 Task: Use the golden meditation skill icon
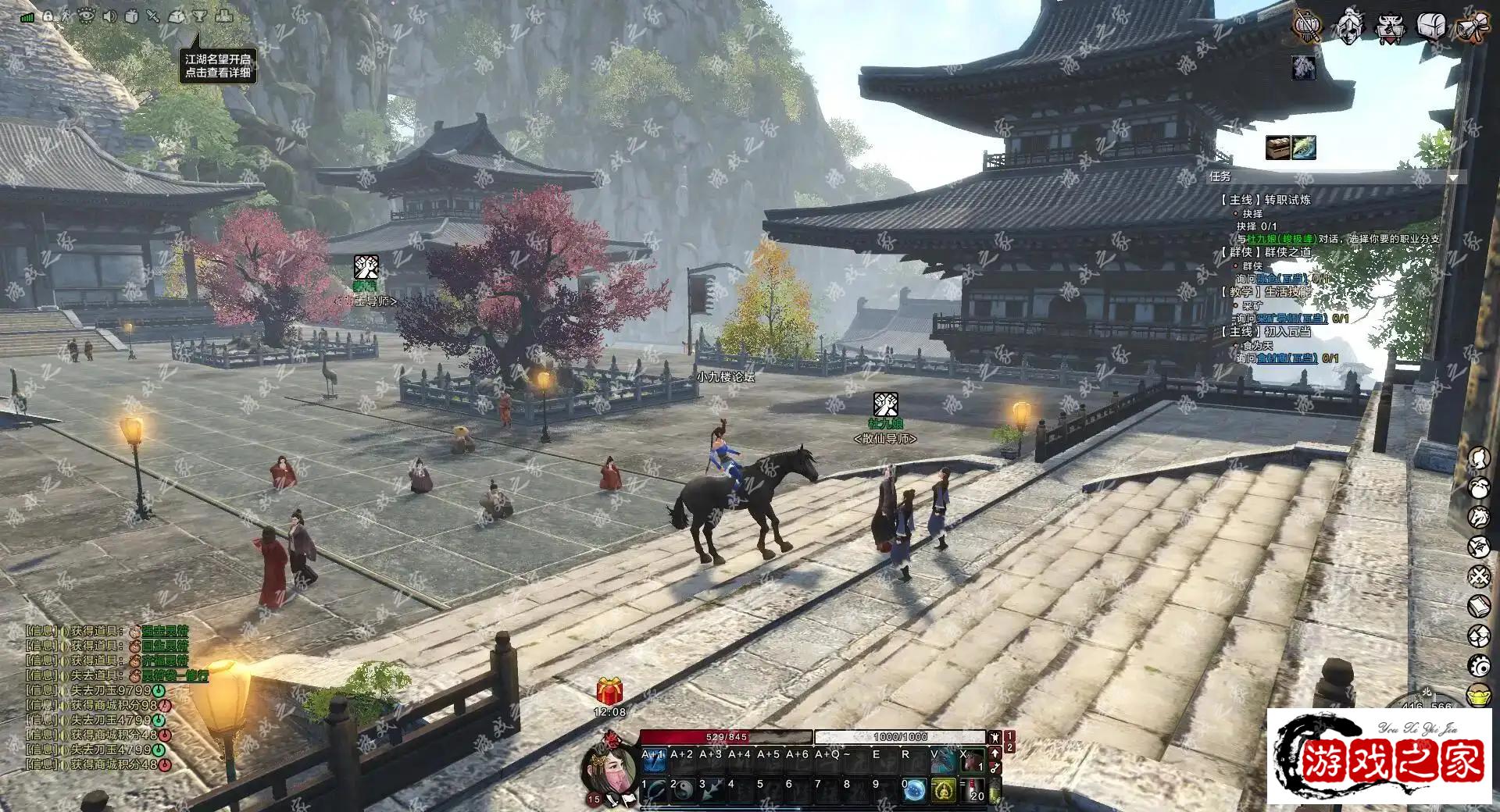[x=944, y=790]
